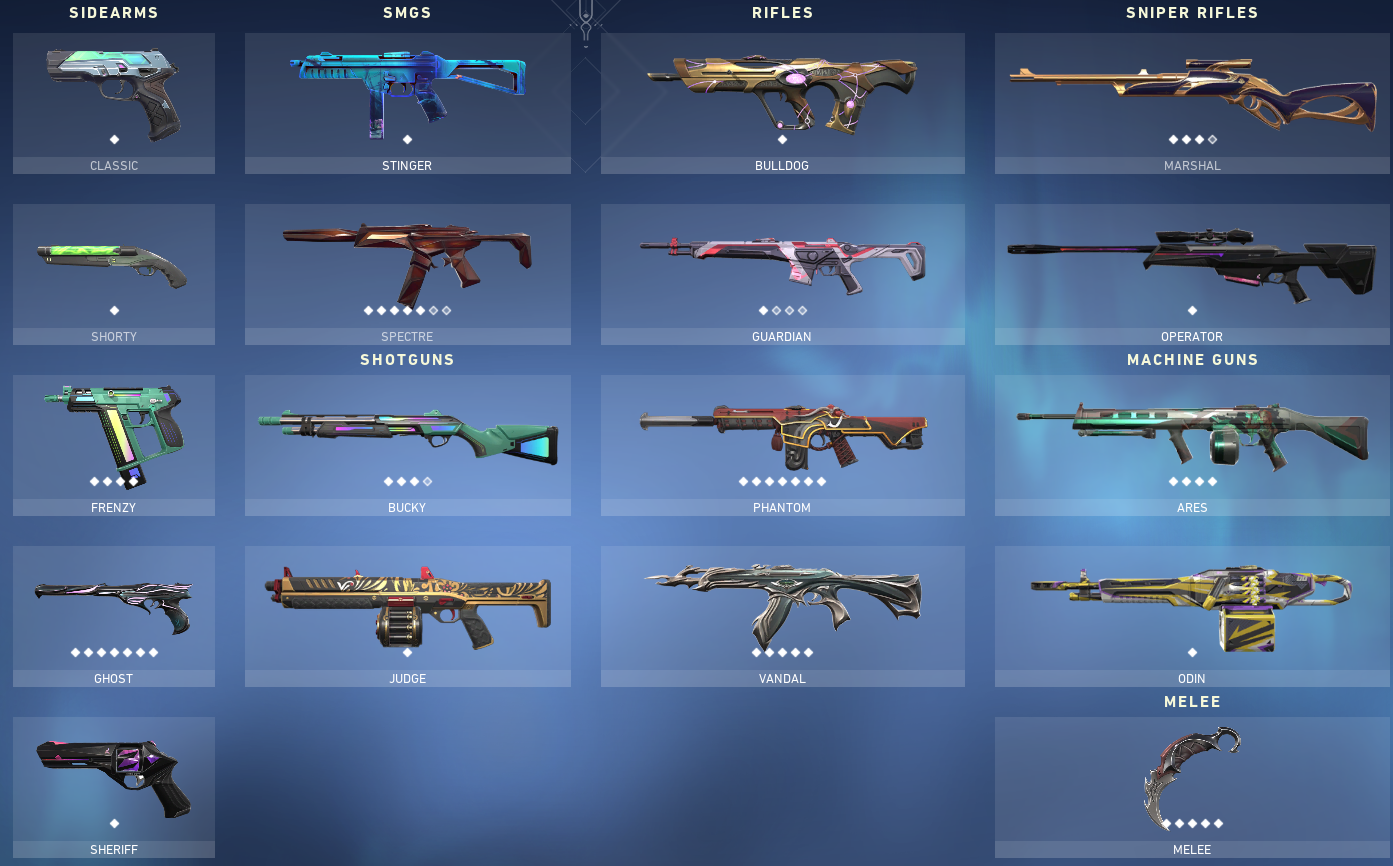Screen dimensions: 1393x866
Task: Open the Spectre SMG skin preview
Action: (407, 265)
